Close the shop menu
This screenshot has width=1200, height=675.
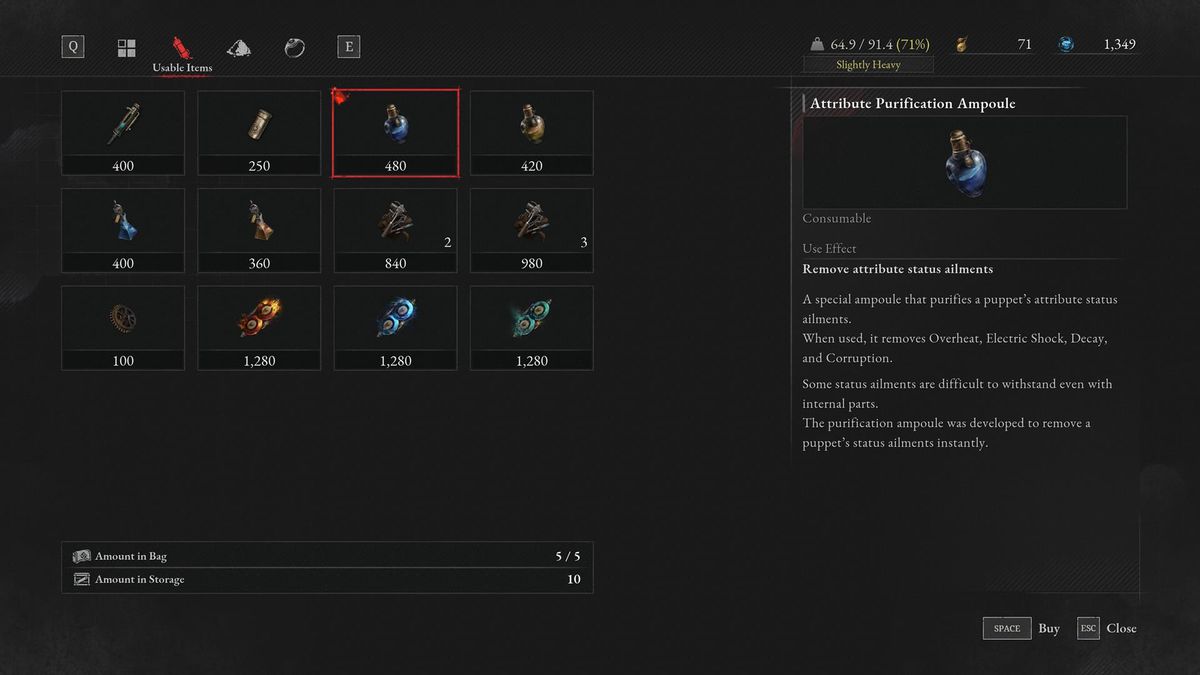(1107, 628)
